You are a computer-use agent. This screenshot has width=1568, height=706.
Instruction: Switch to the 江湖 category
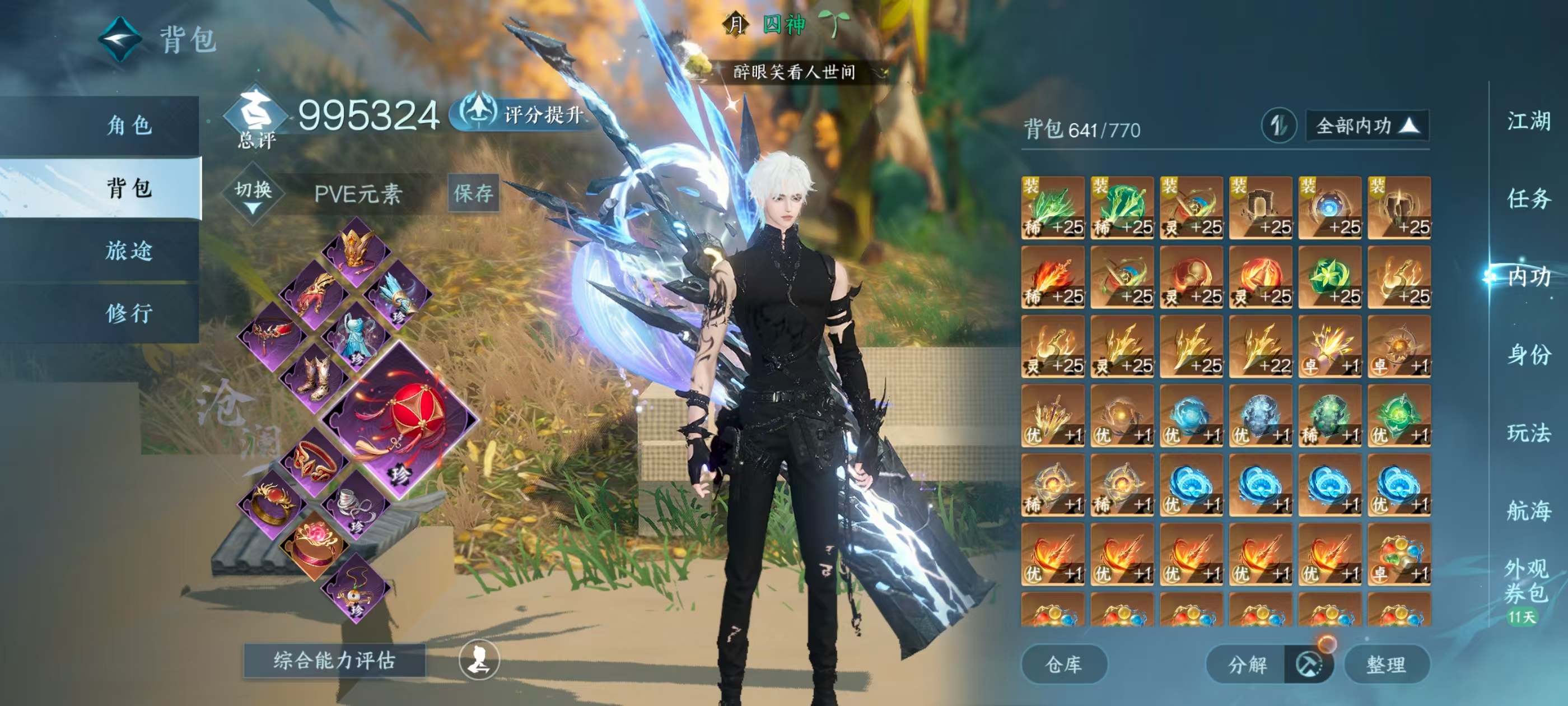(1528, 121)
